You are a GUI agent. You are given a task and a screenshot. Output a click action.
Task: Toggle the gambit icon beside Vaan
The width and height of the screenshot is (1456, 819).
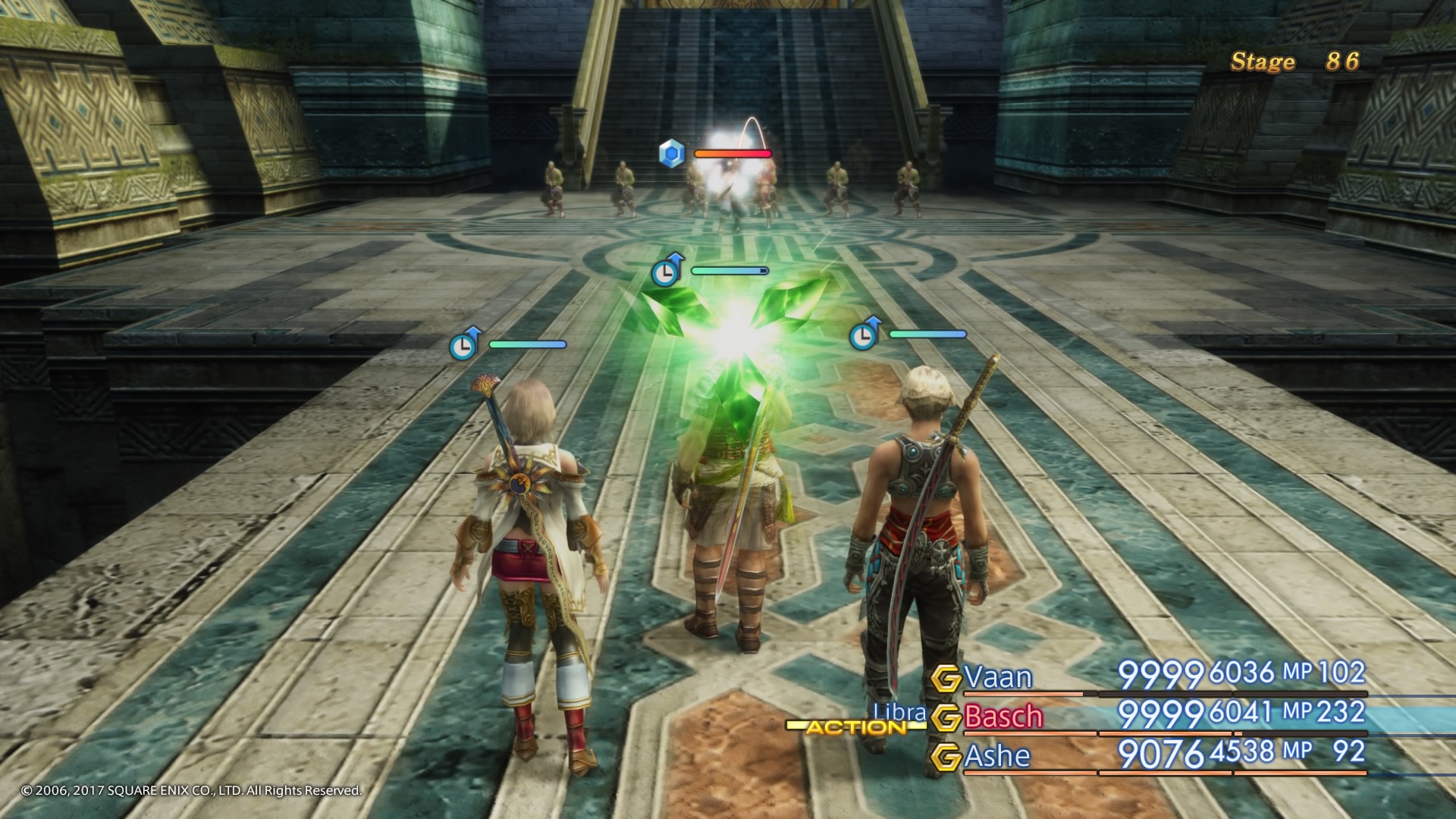point(946,678)
